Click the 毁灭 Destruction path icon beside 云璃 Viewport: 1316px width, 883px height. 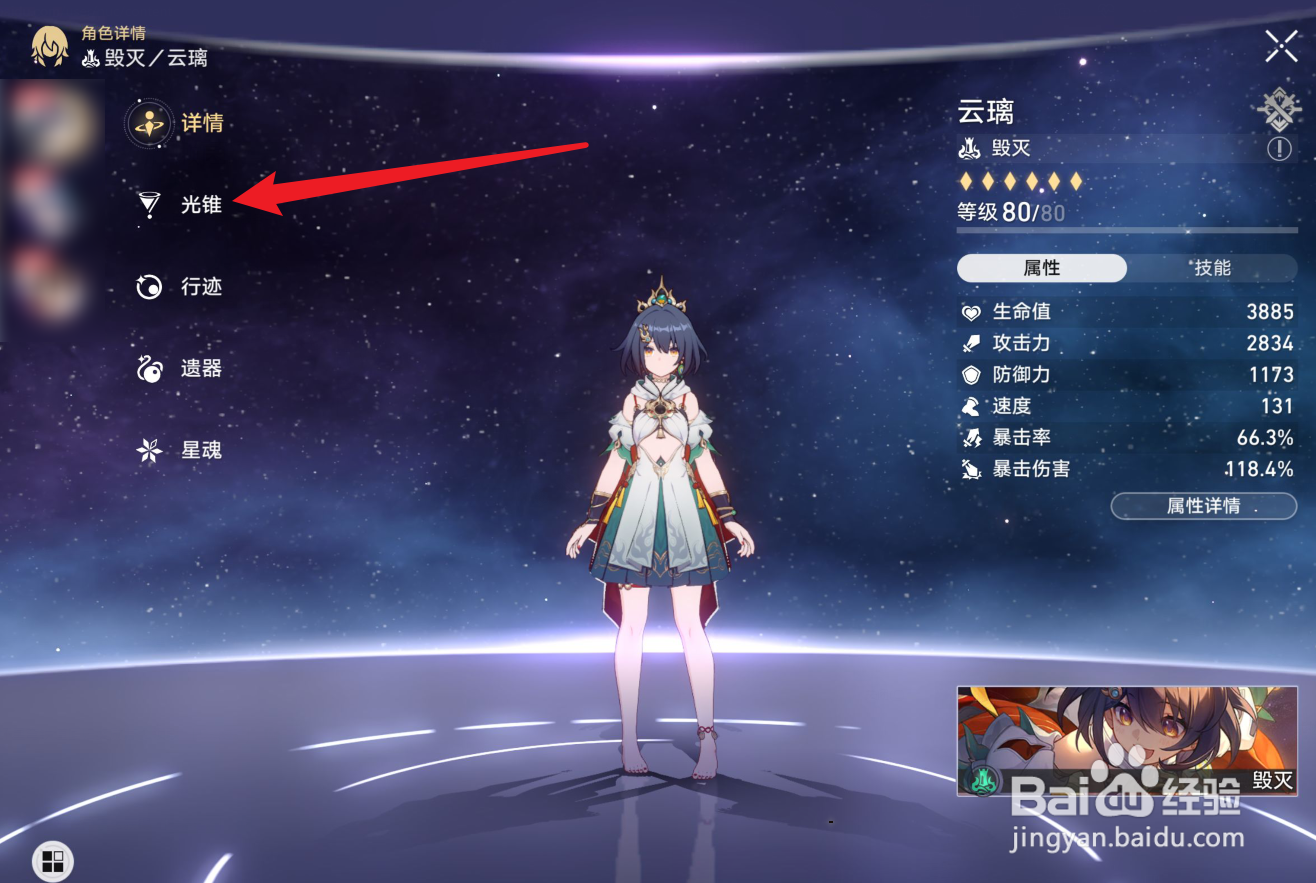click(968, 148)
